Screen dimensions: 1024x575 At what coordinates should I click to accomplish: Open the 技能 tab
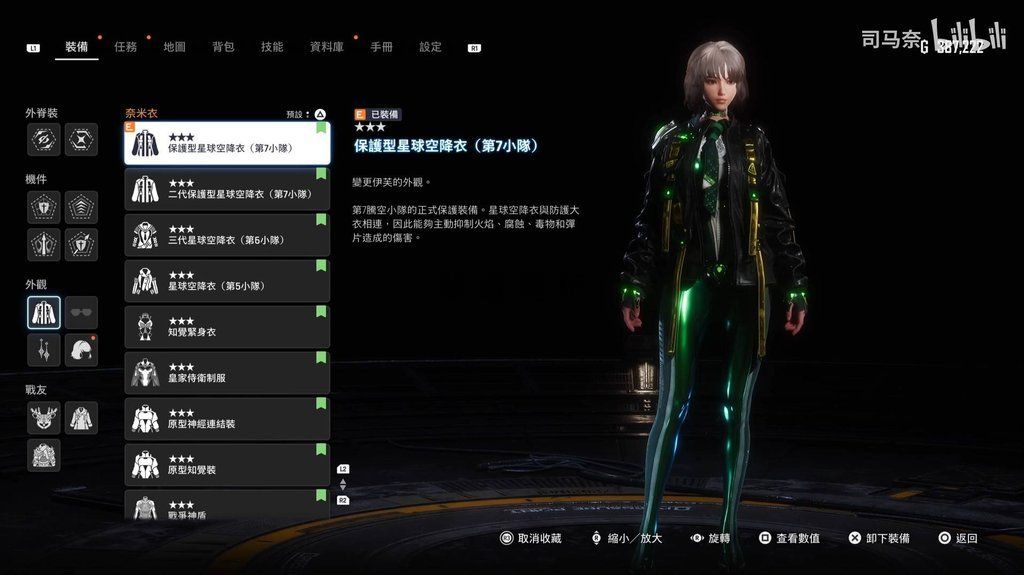[272, 47]
